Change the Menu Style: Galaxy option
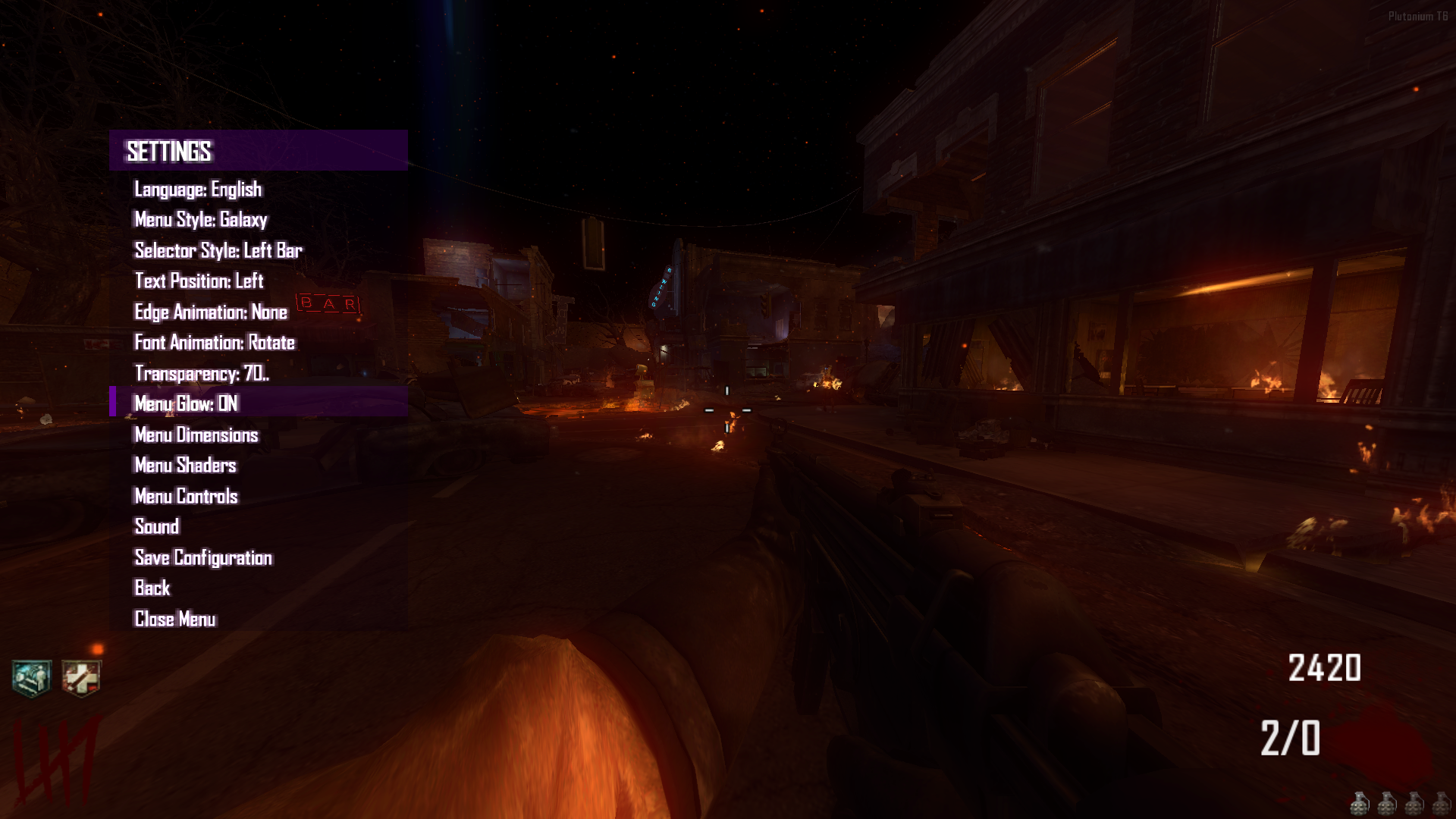The width and height of the screenshot is (1456, 819). pos(200,220)
